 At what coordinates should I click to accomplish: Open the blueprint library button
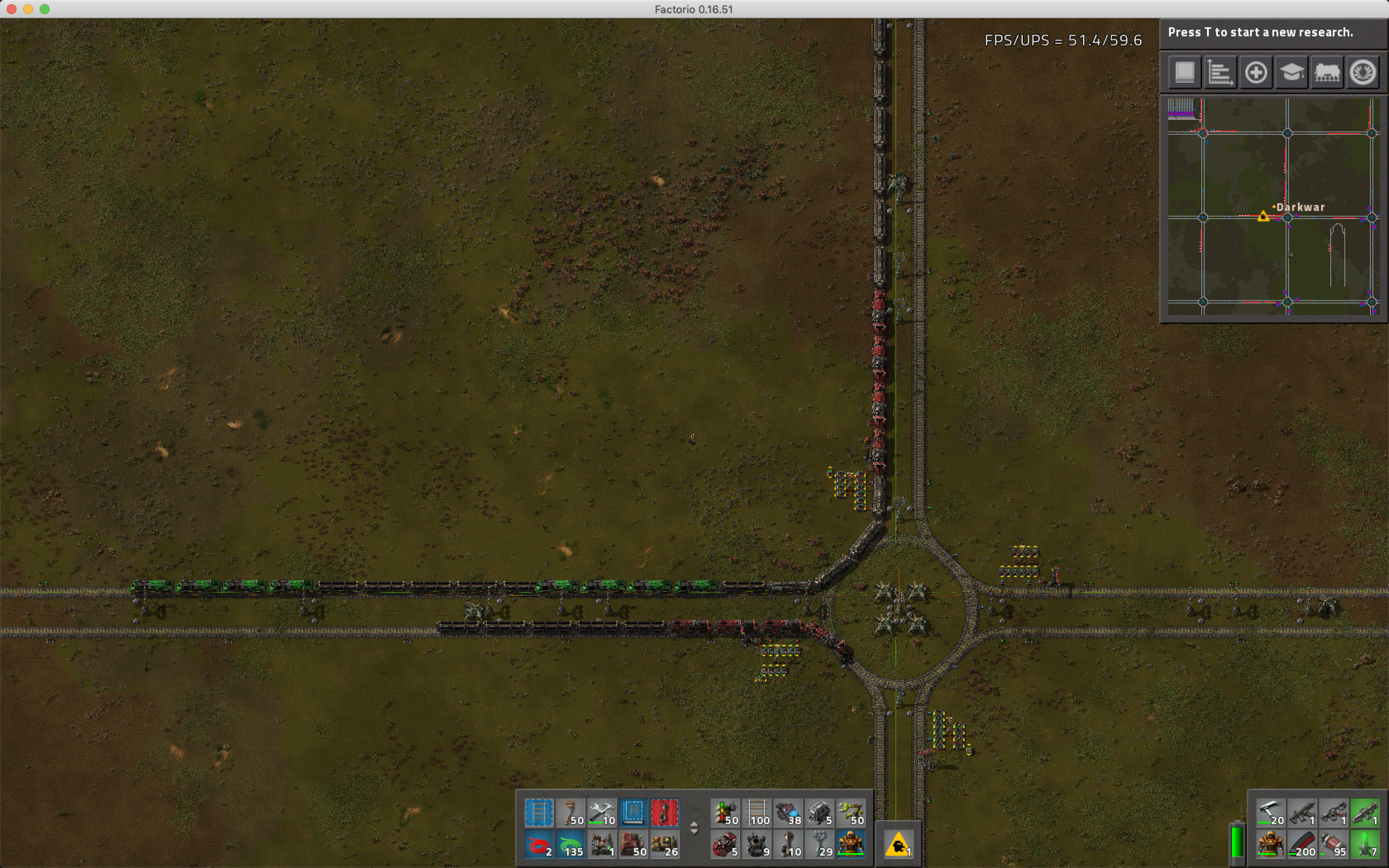click(1185, 72)
